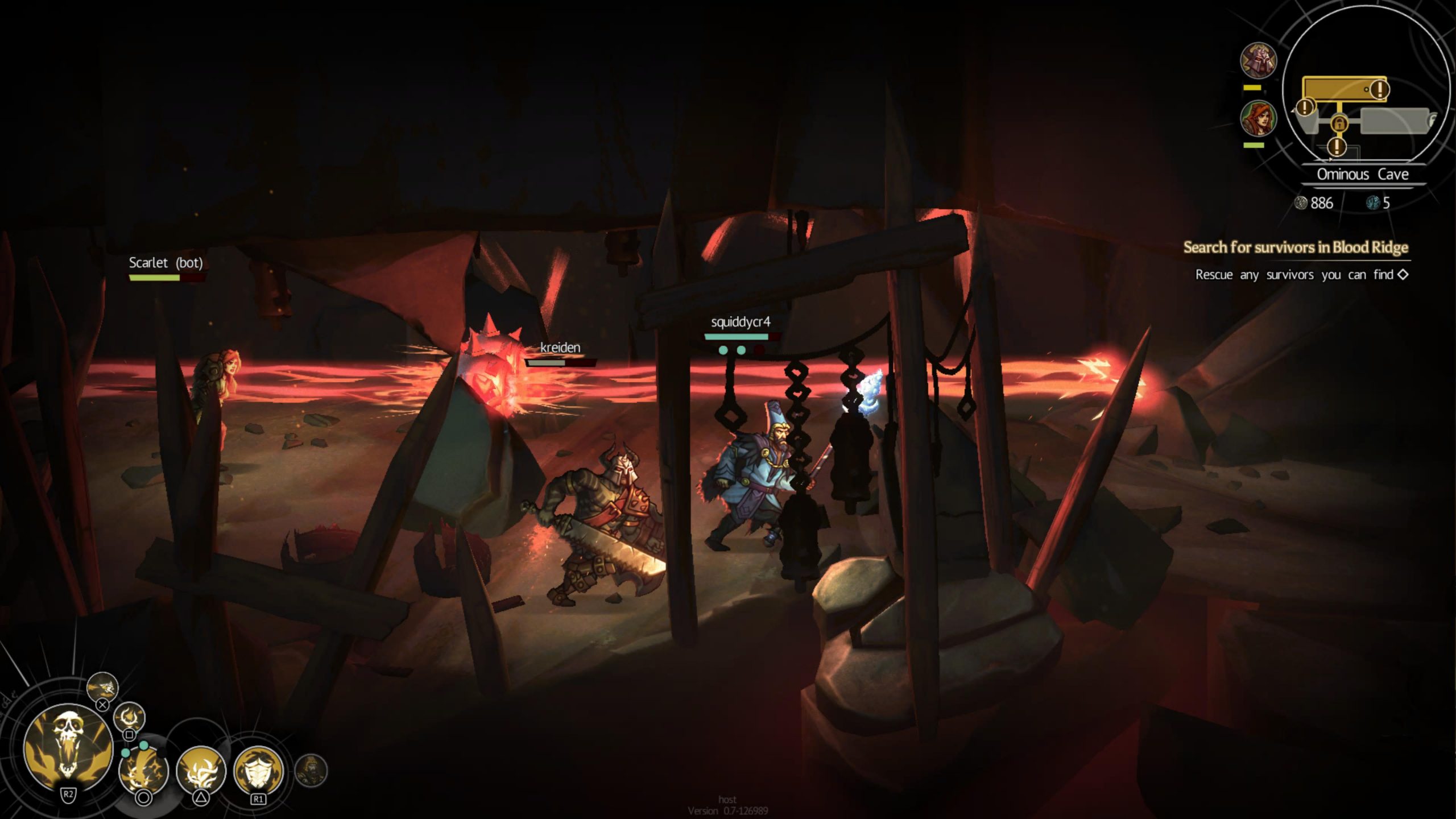Viewport: 1456px width, 819px height.
Task: Use the dash ability icon
Action: pyautogui.click(x=102, y=688)
